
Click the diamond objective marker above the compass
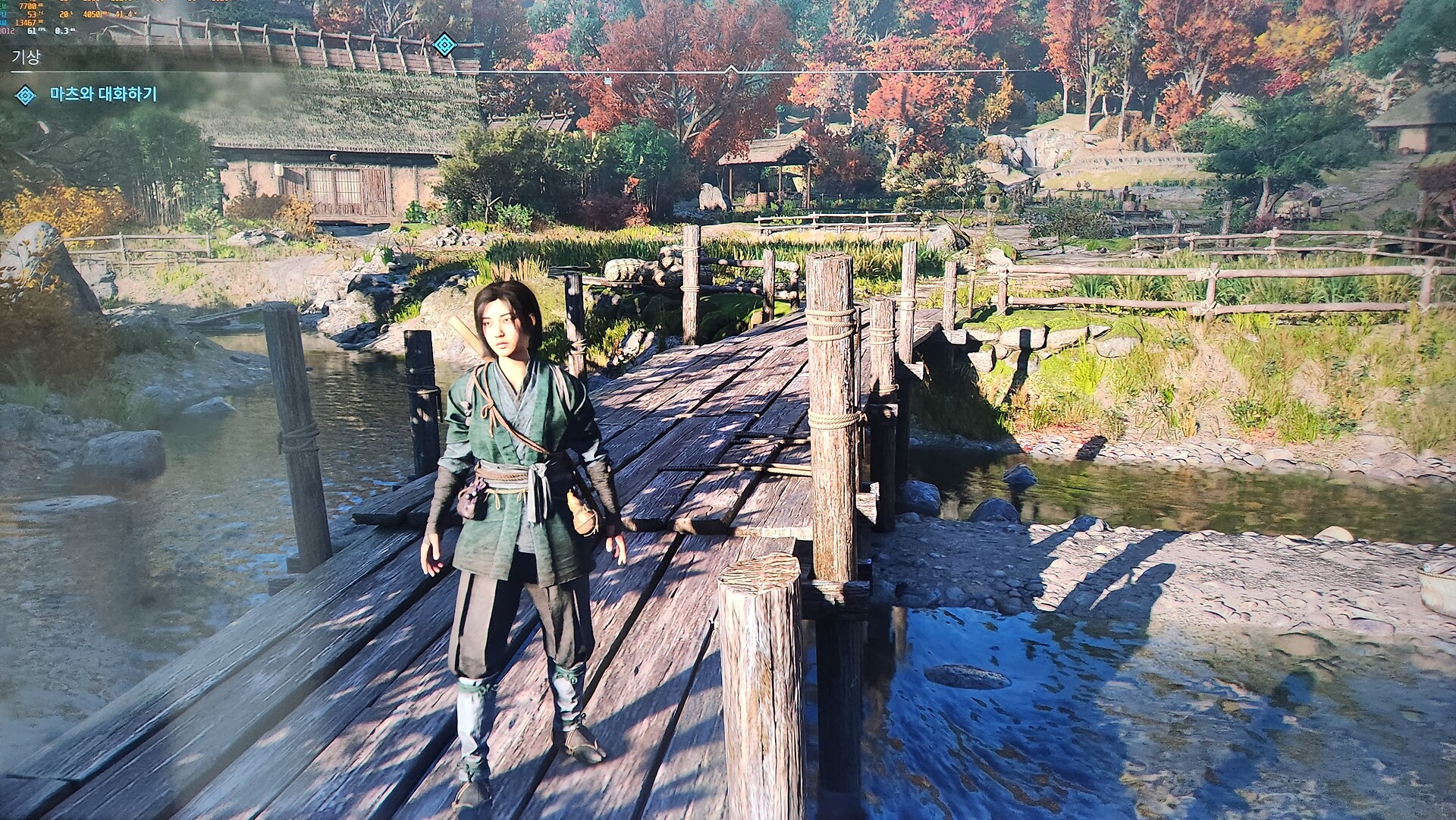click(x=444, y=46)
